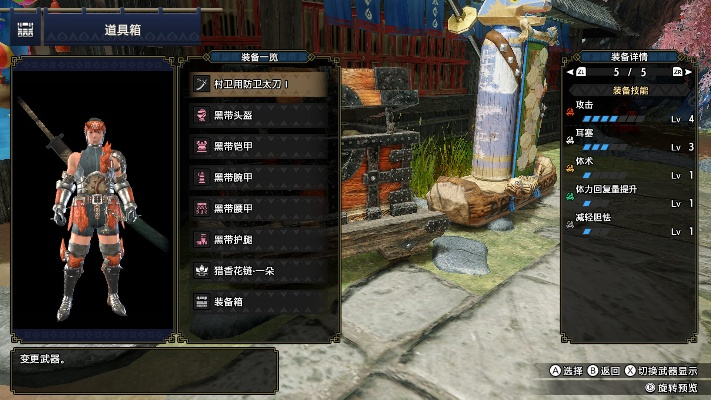The height and width of the screenshot is (400, 711).
Task: Choose the 黑带头盔 helmet slot
Action: click(258, 115)
